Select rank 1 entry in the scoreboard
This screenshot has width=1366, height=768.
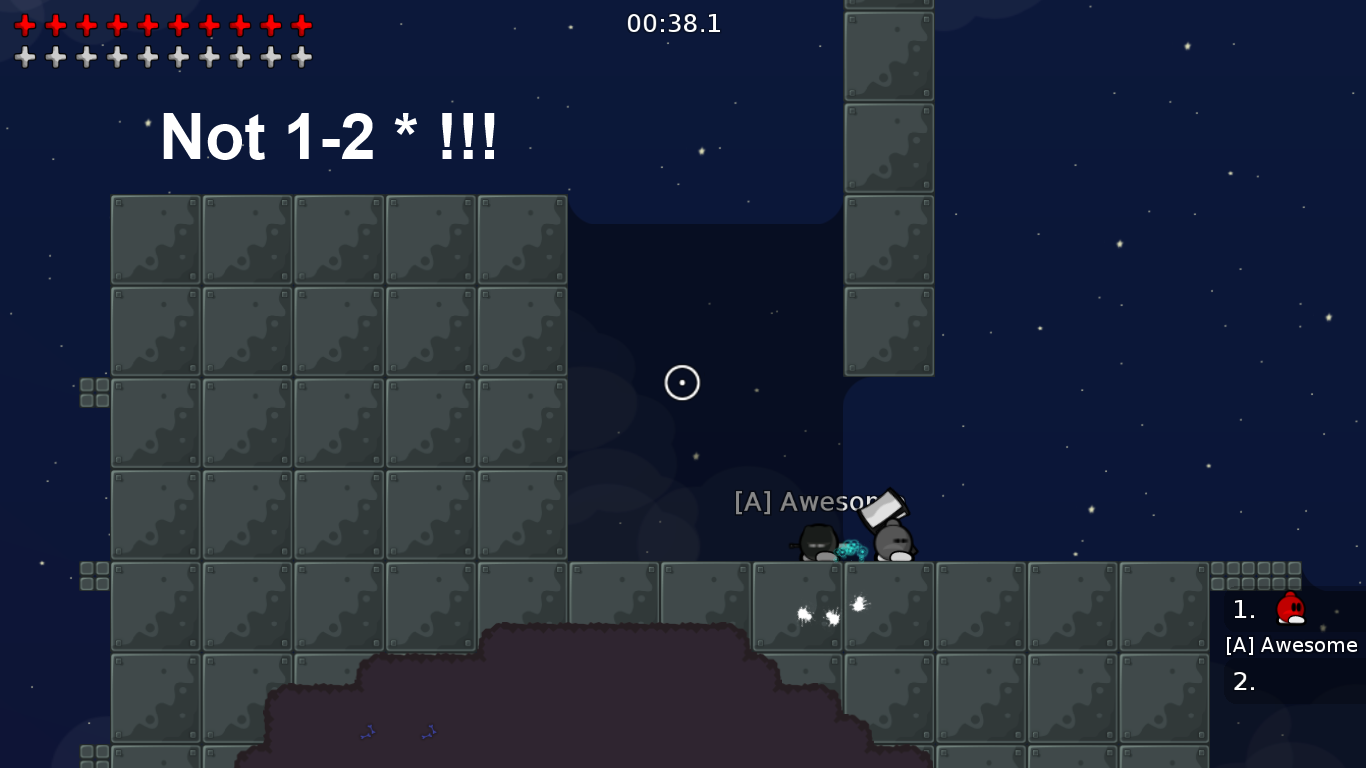pos(1243,609)
